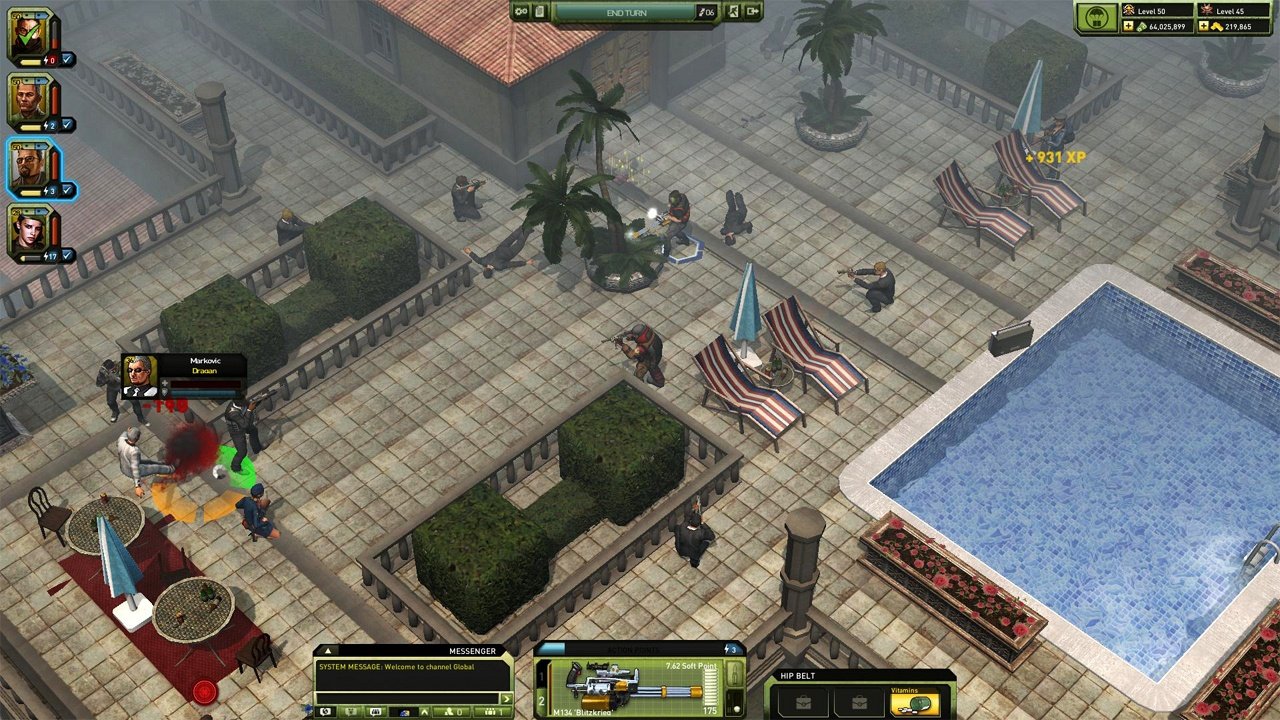Click the character exit icon near End Turn
This screenshot has height=720, width=1280.
point(734,12)
